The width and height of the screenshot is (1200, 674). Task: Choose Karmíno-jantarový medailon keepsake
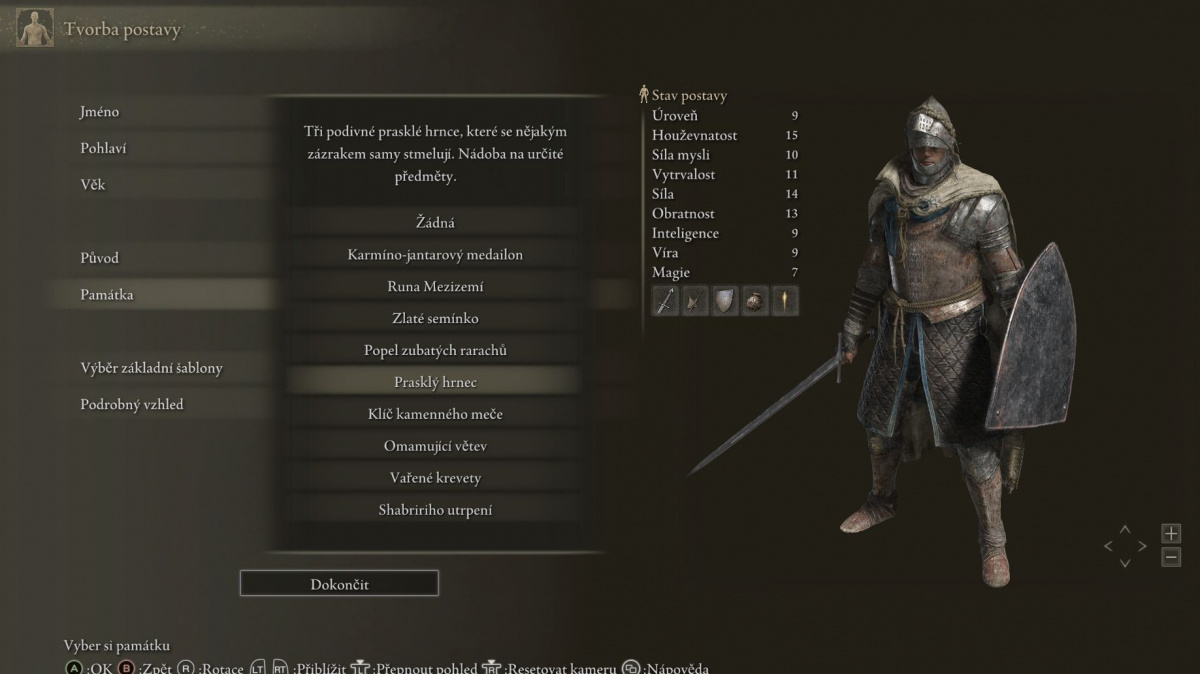pyautogui.click(x=435, y=254)
